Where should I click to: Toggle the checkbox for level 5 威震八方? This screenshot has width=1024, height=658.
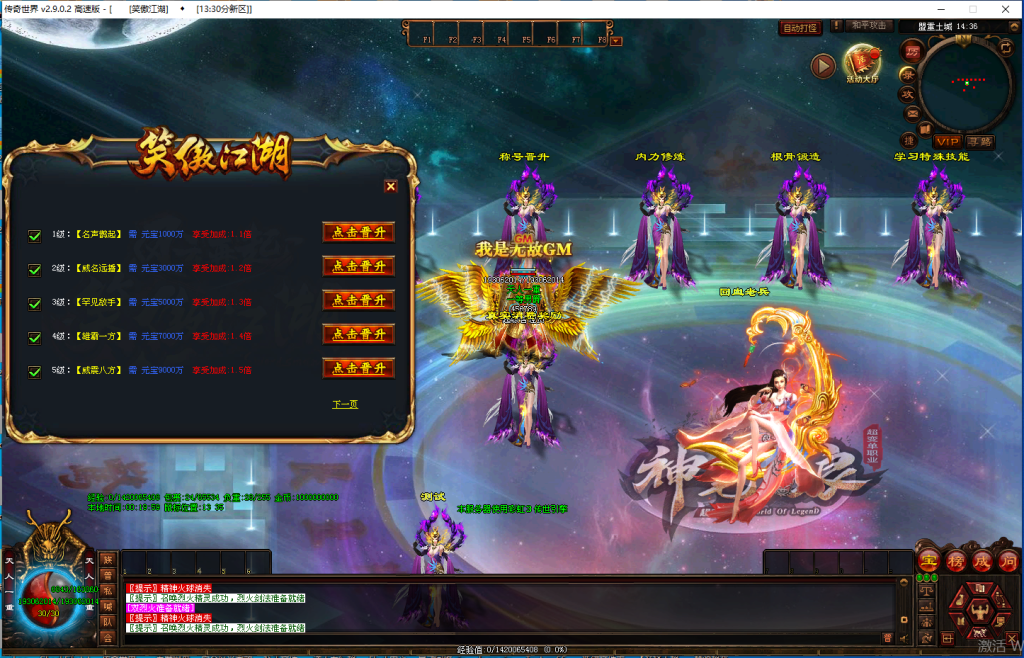(x=34, y=369)
